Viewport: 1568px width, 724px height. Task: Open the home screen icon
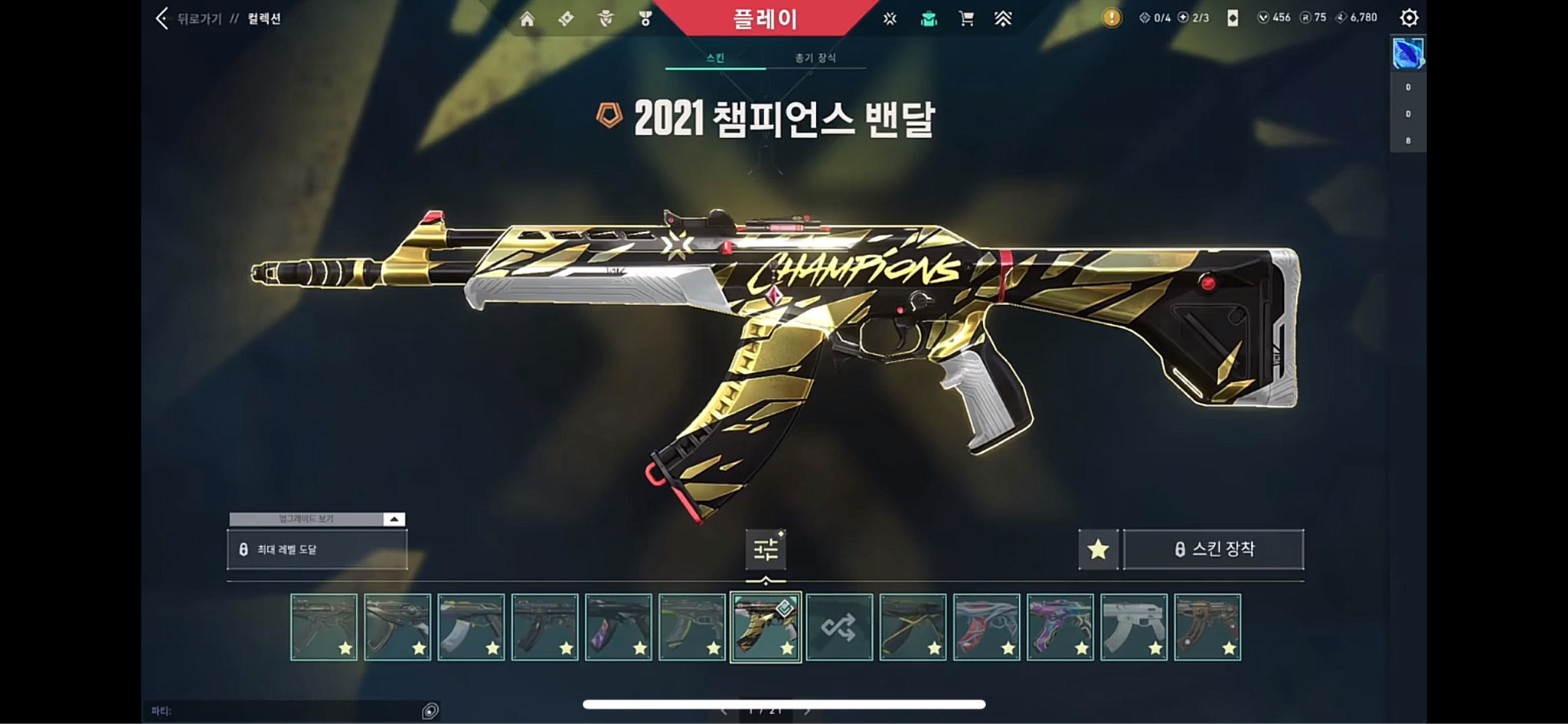[528, 17]
